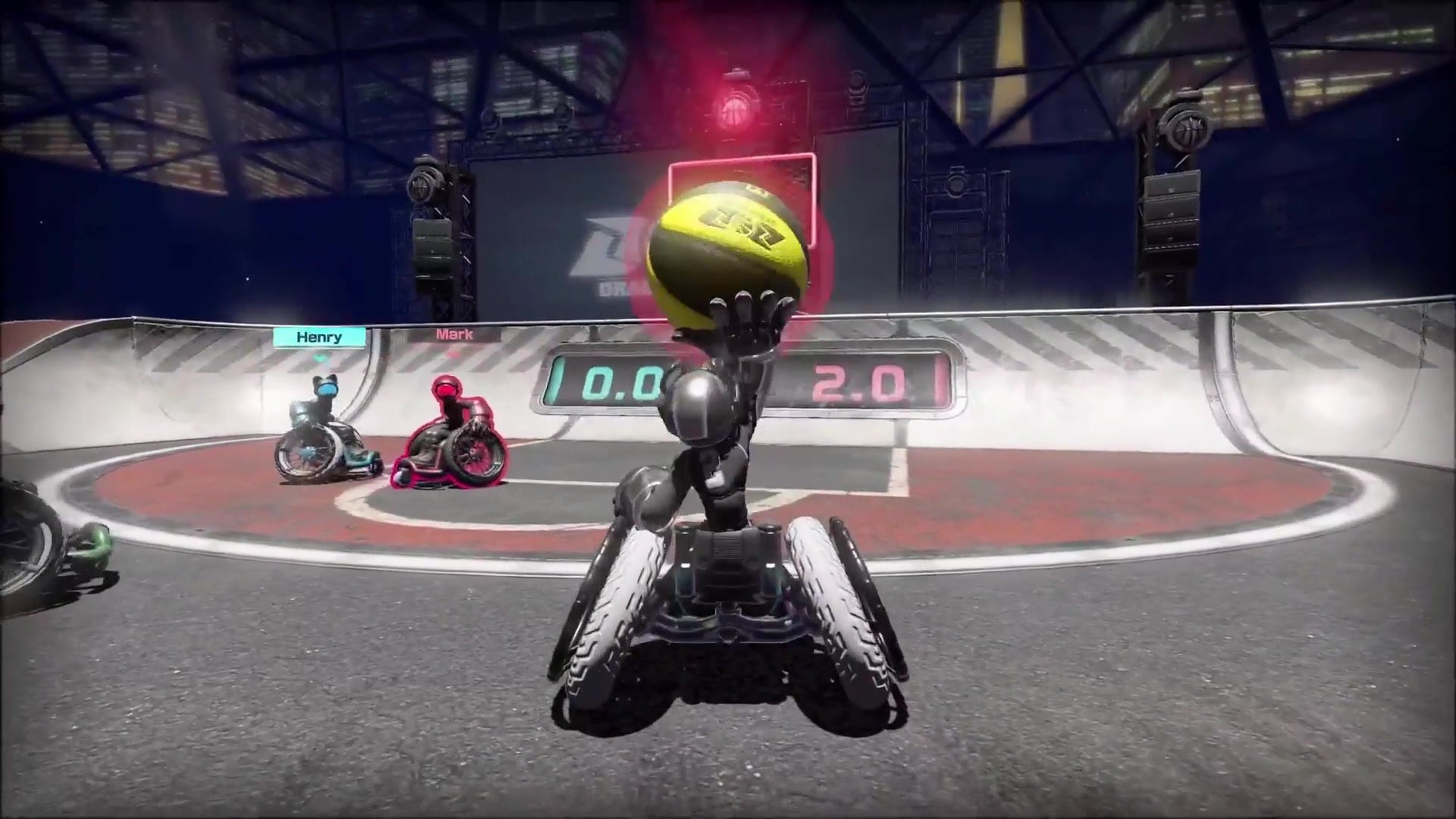Toggle the pink marker under Mark's name tag
This screenshot has height=819, width=1456.
[x=453, y=356]
